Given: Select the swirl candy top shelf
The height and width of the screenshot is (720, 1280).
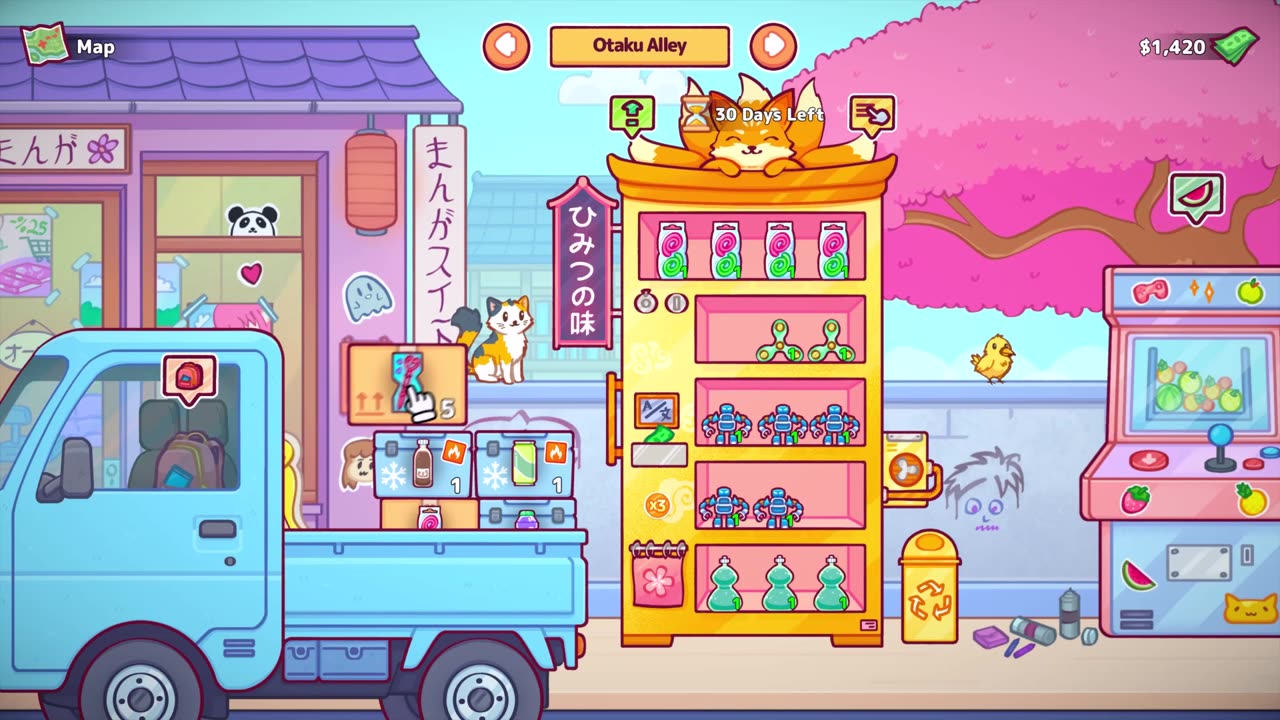Looking at the screenshot, I should (752, 246).
